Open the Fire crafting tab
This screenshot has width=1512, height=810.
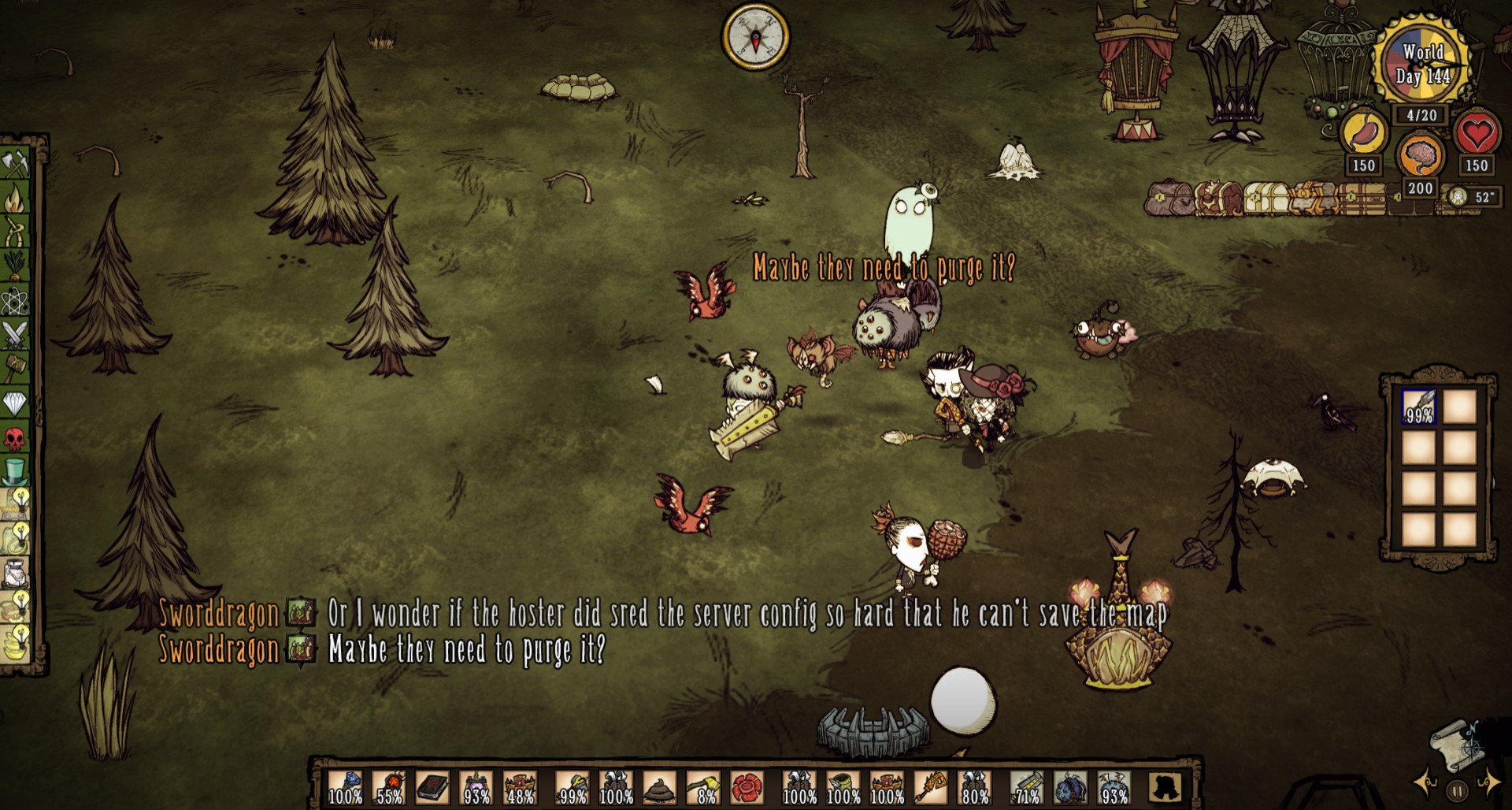point(16,197)
